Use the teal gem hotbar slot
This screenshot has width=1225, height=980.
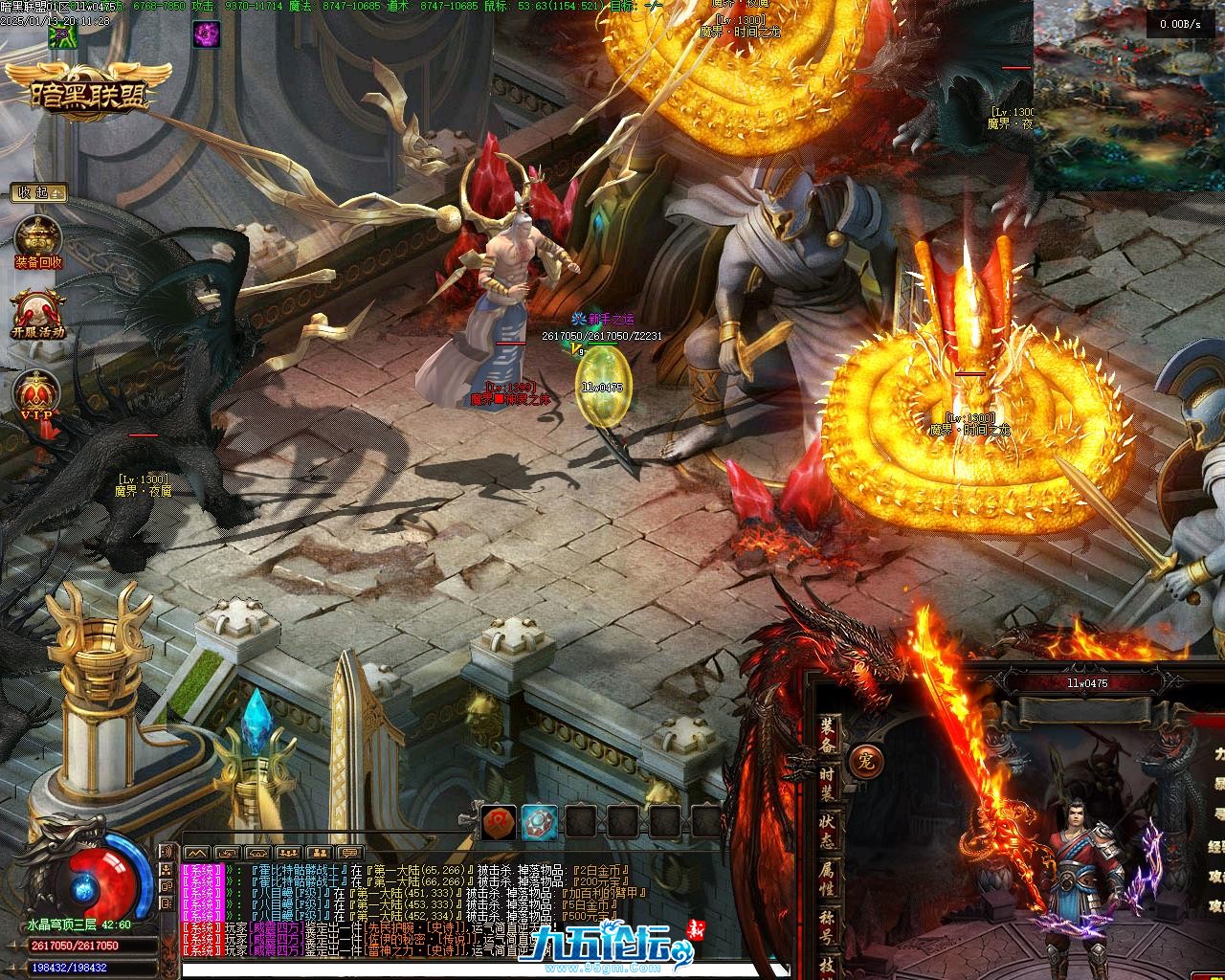(x=540, y=821)
